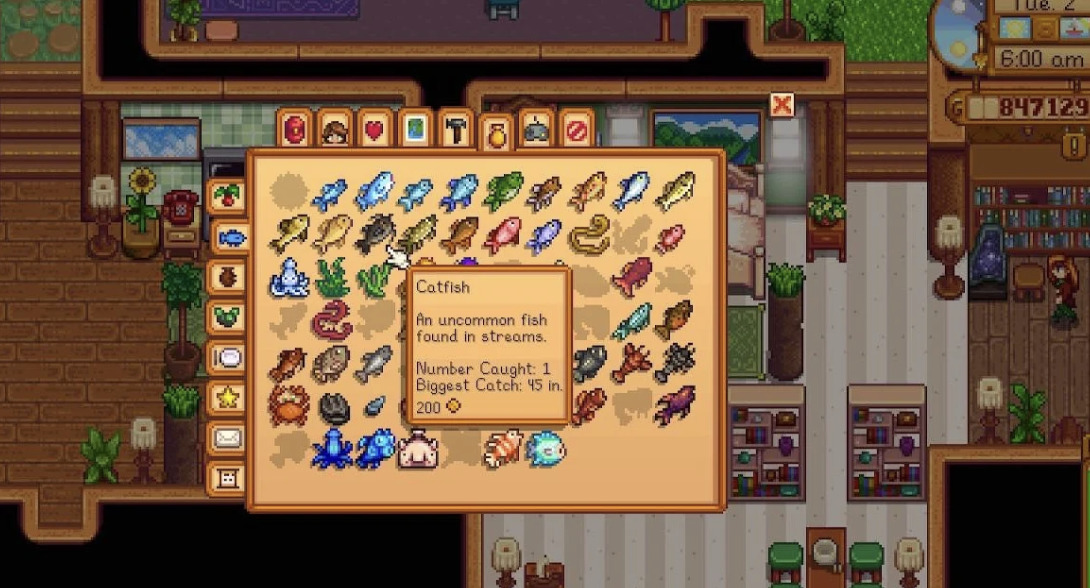Open the Minerals collection side tab
The image size is (1090, 588).
point(227,317)
